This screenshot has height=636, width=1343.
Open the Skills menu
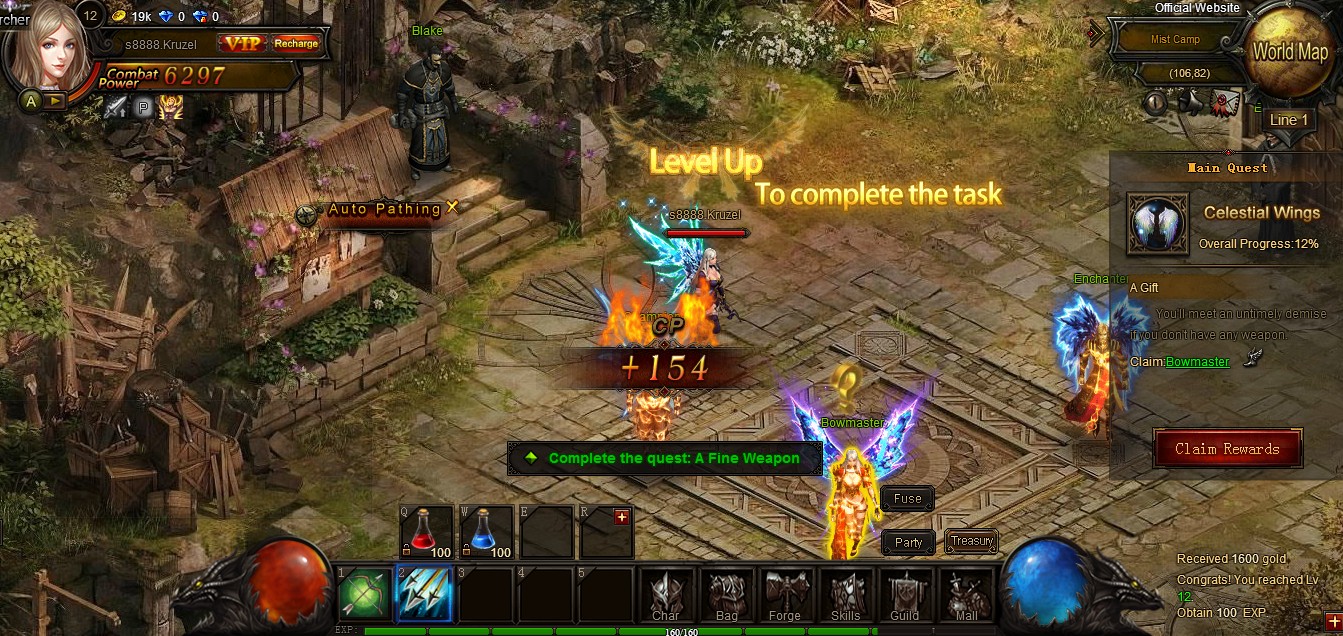point(846,597)
